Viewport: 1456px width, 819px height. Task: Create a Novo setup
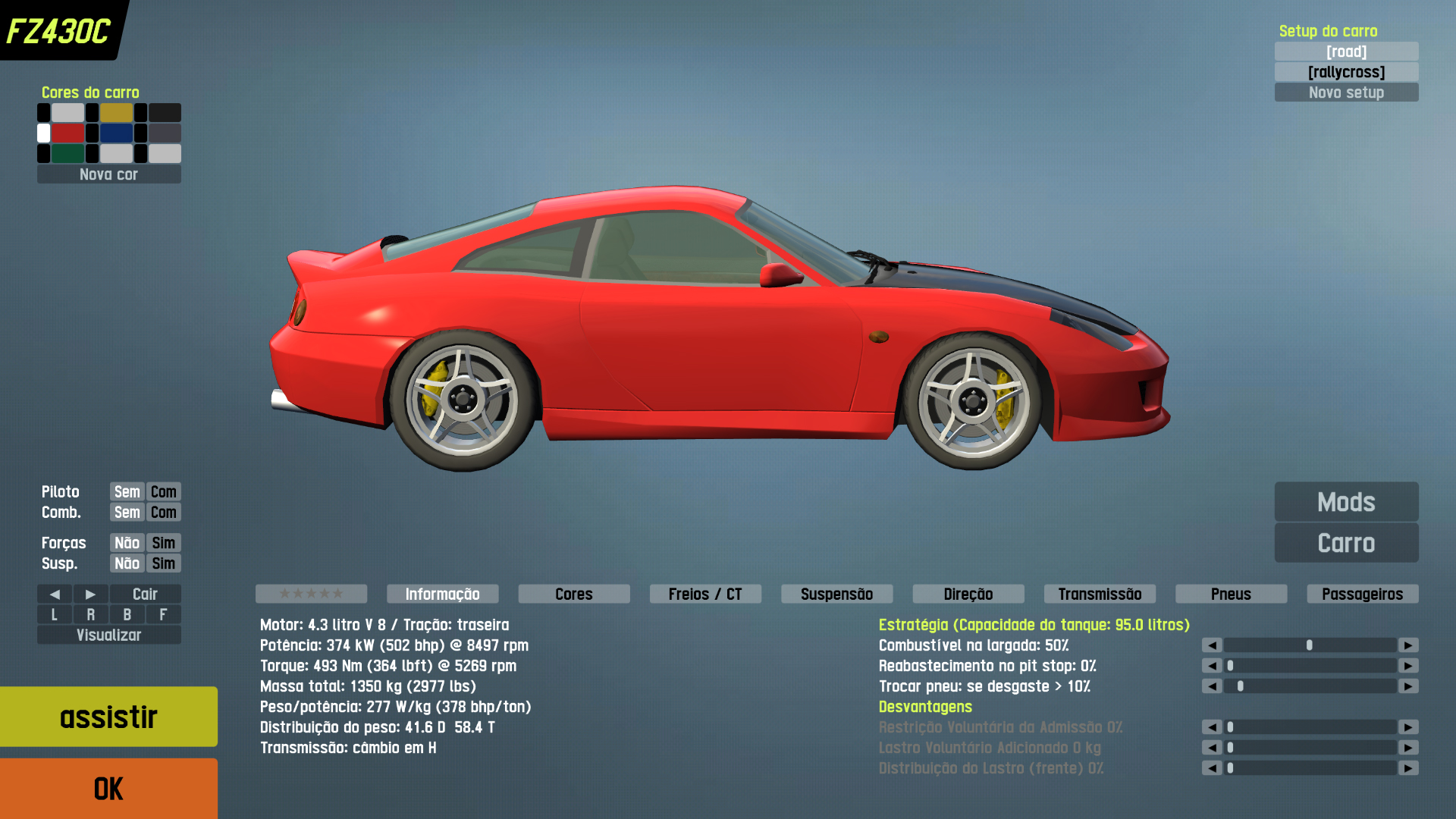click(1346, 93)
